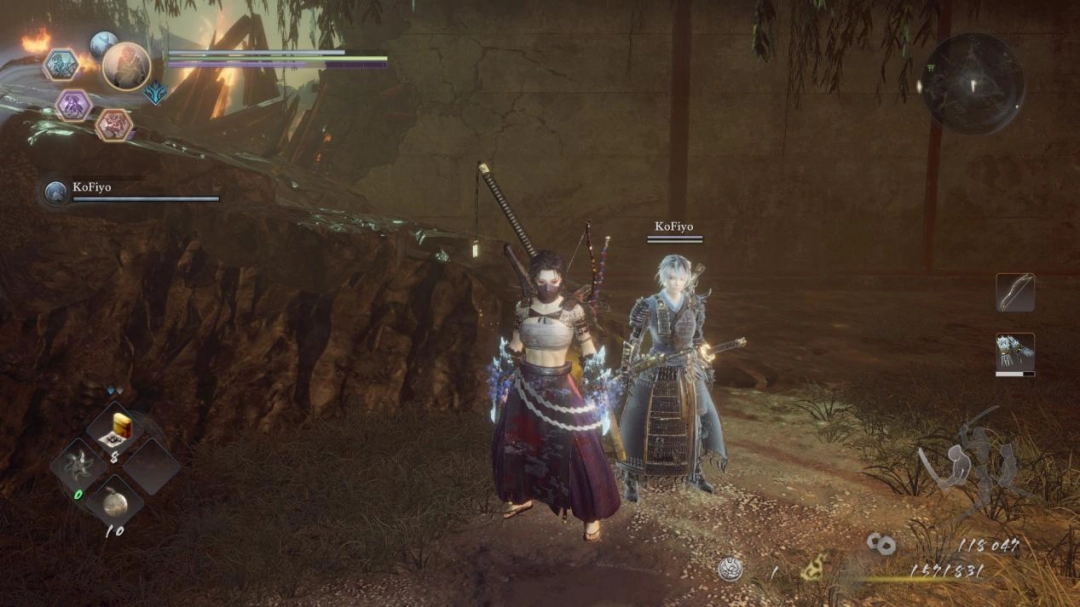Image resolution: width=1080 pixels, height=607 pixels.
Task: Select the small guardian spirit orb
Action: [103, 43]
